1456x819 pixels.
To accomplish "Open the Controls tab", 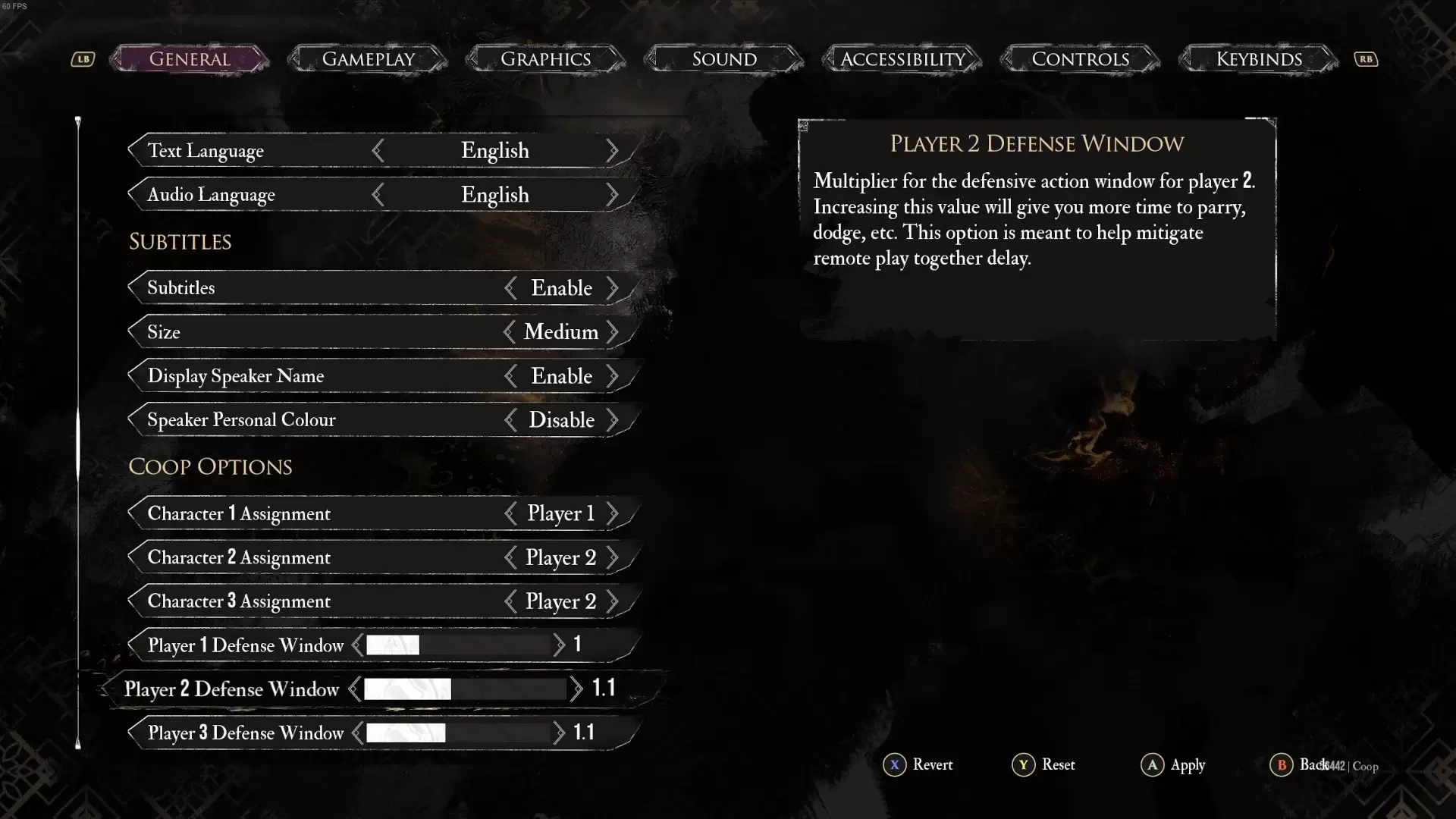I will click(x=1081, y=59).
